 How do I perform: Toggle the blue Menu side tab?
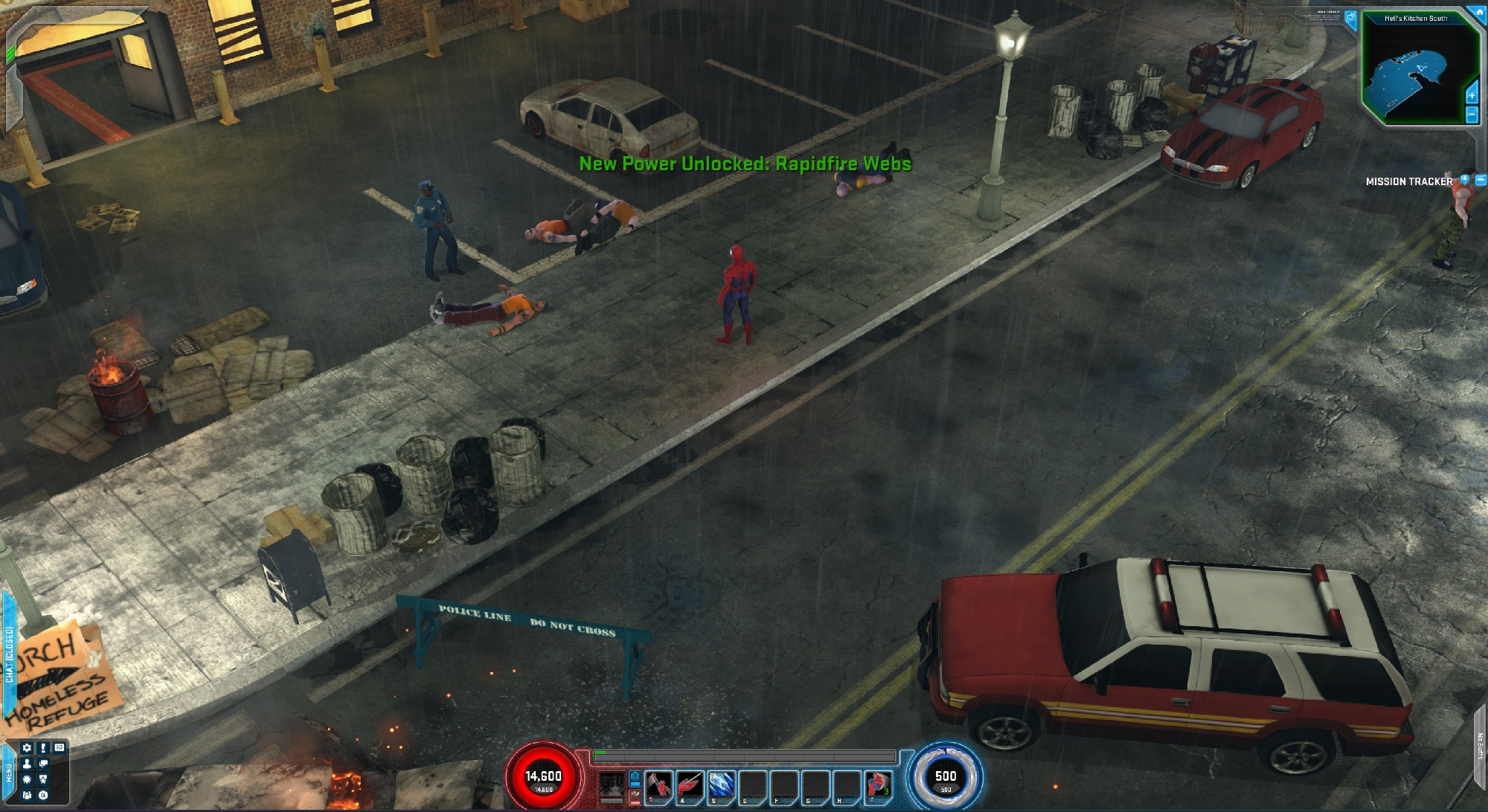click(x=9, y=773)
